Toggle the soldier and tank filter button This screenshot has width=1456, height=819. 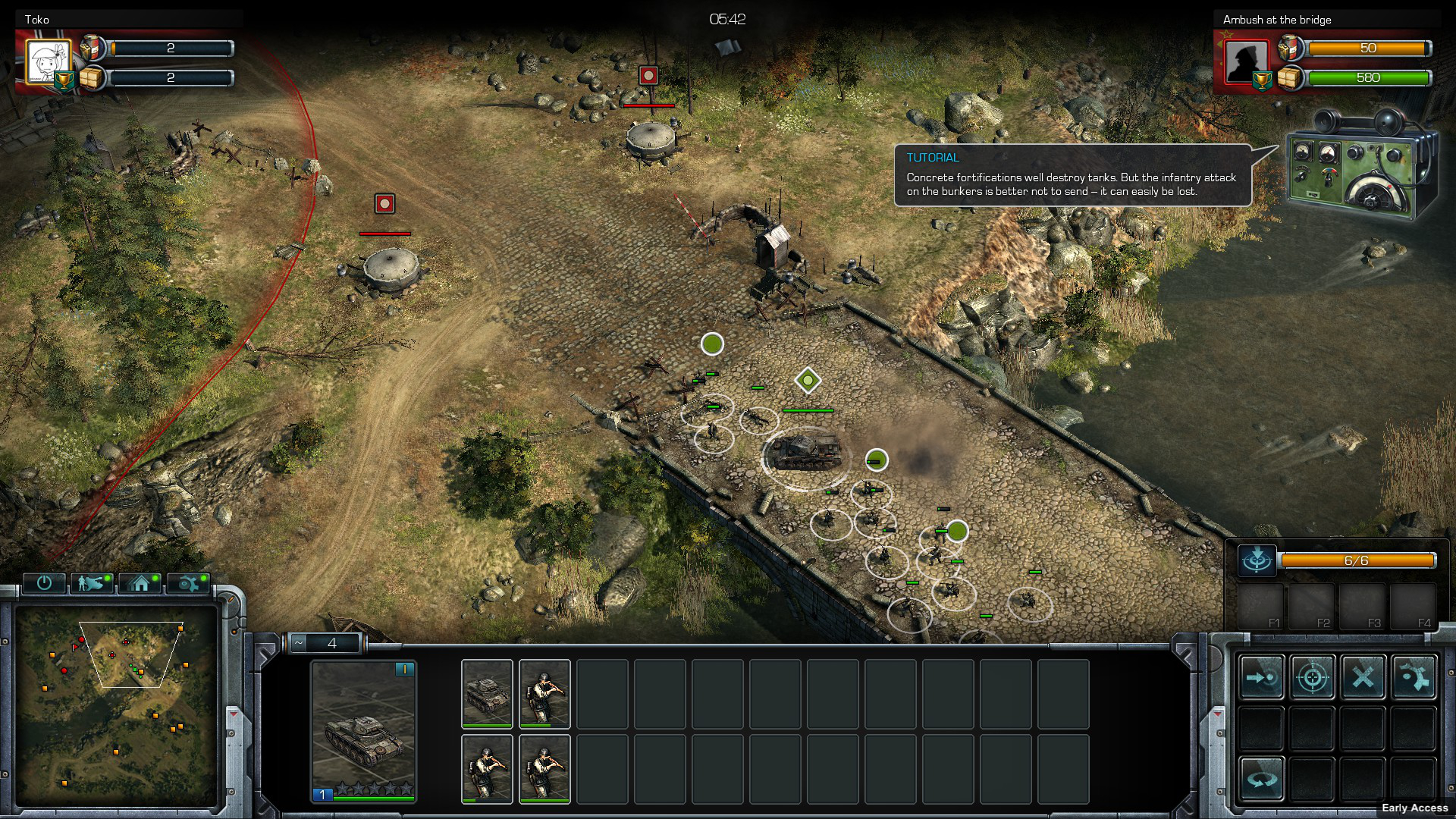coord(91,582)
